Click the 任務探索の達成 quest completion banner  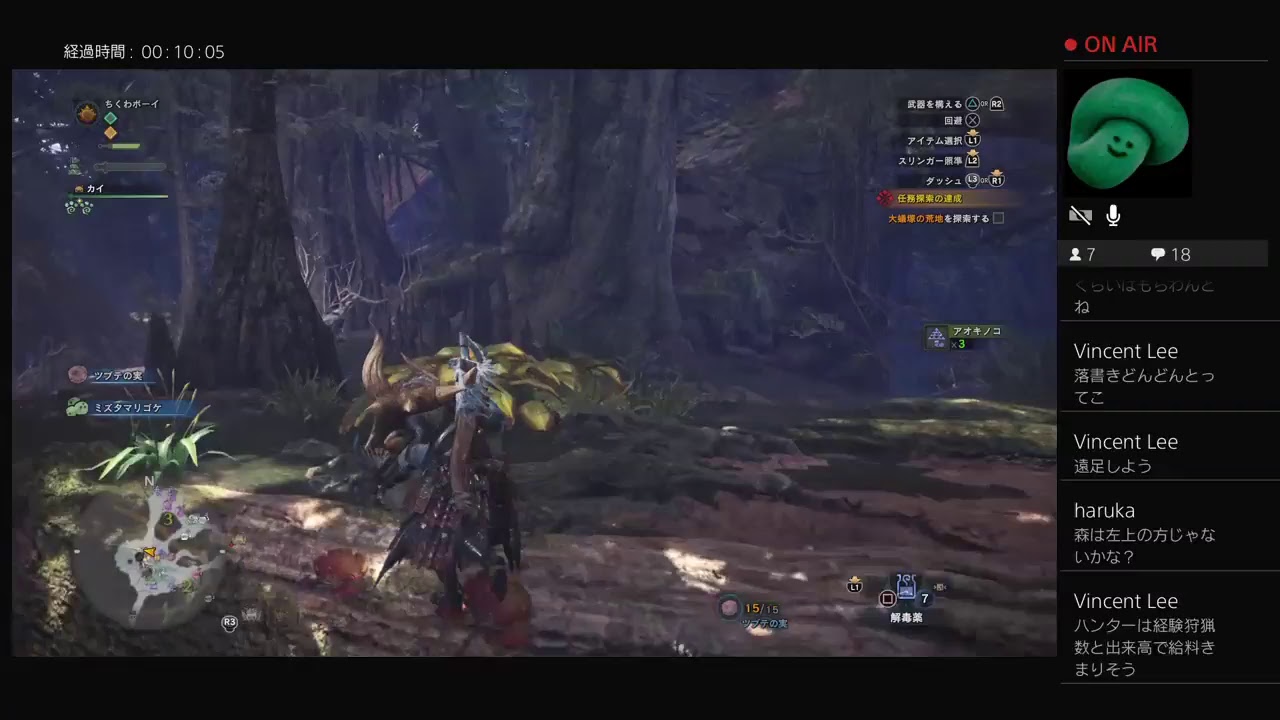pos(930,198)
